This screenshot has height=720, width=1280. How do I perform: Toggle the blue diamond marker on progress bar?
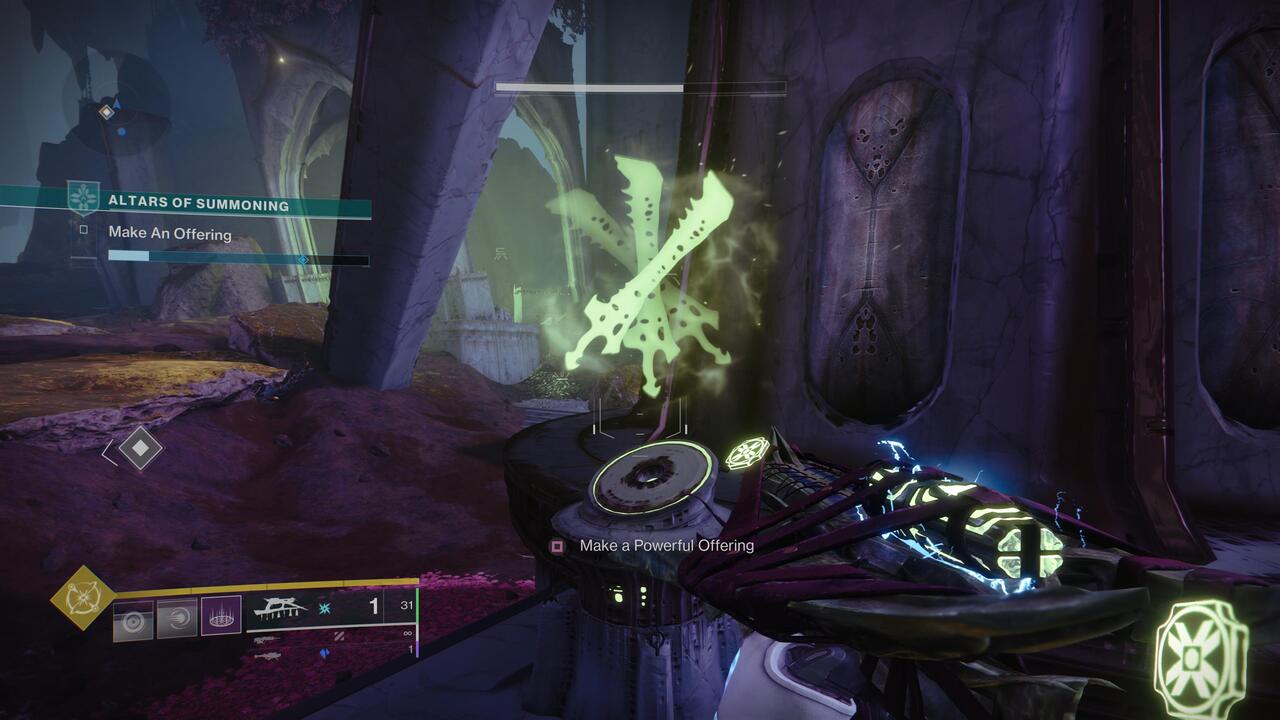(x=303, y=259)
